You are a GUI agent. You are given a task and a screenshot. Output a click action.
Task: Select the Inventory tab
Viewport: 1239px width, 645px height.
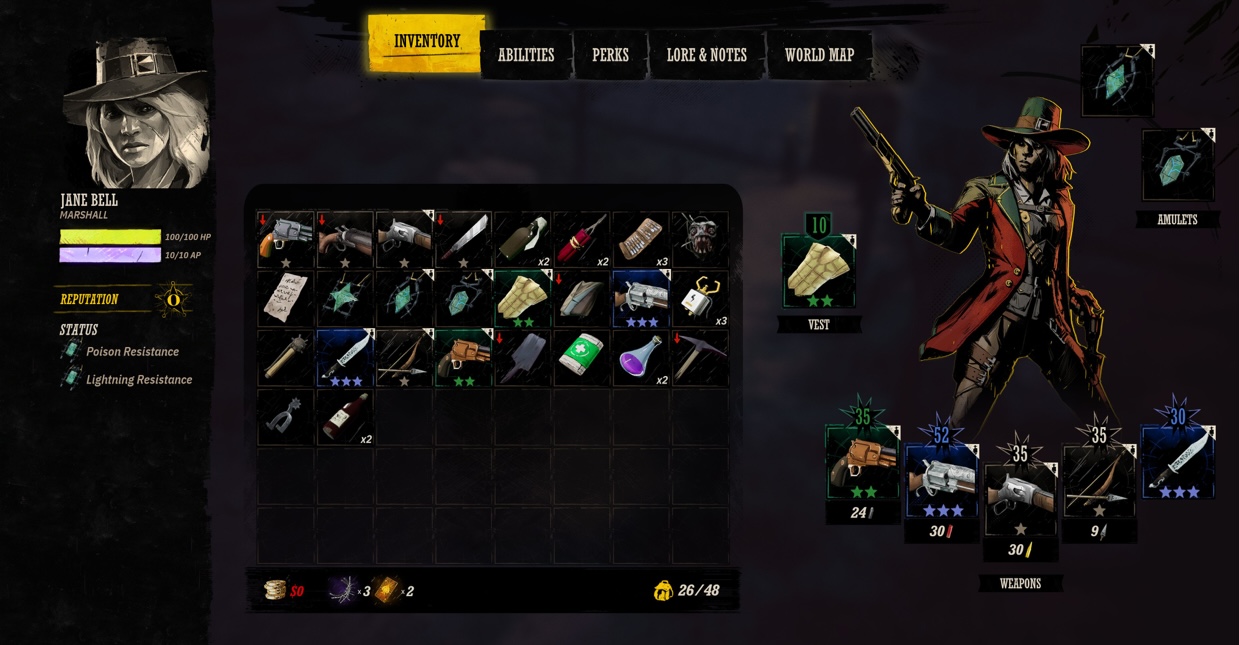[427, 42]
